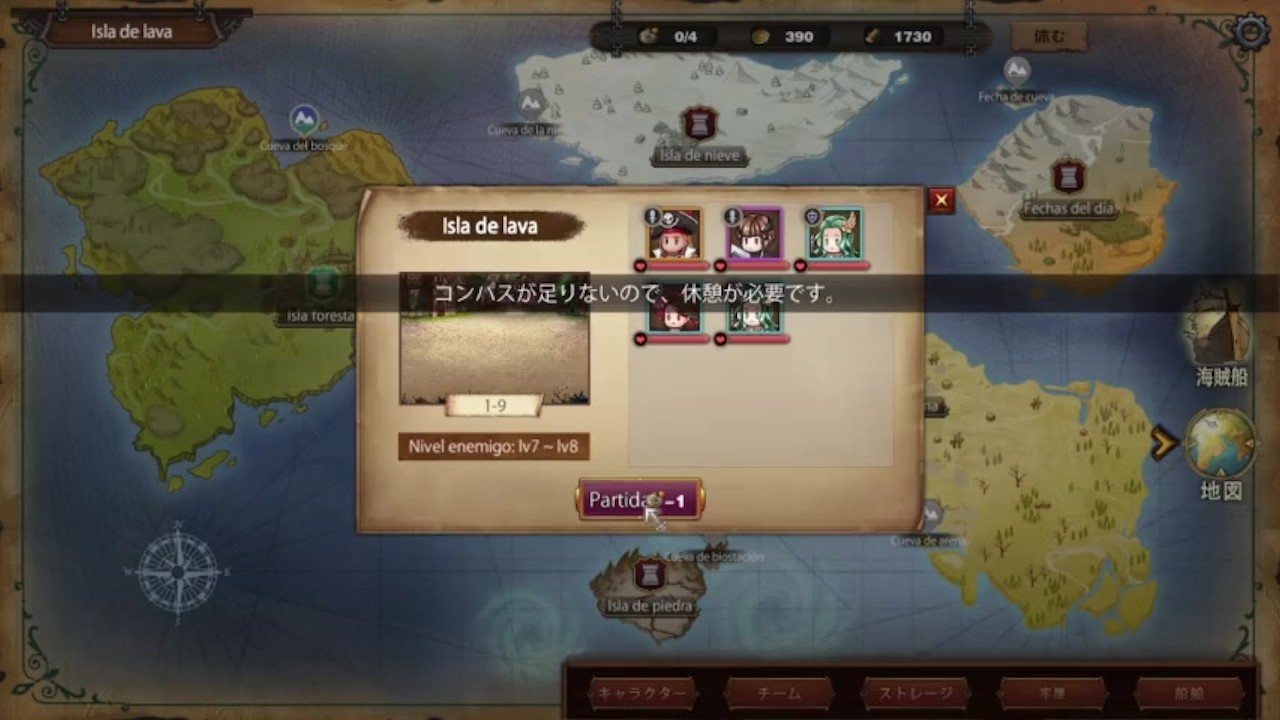Select the Cueva del bosque marker
Image resolution: width=1280 pixels, height=720 pixels.
pyautogui.click(x=304, y=122)
